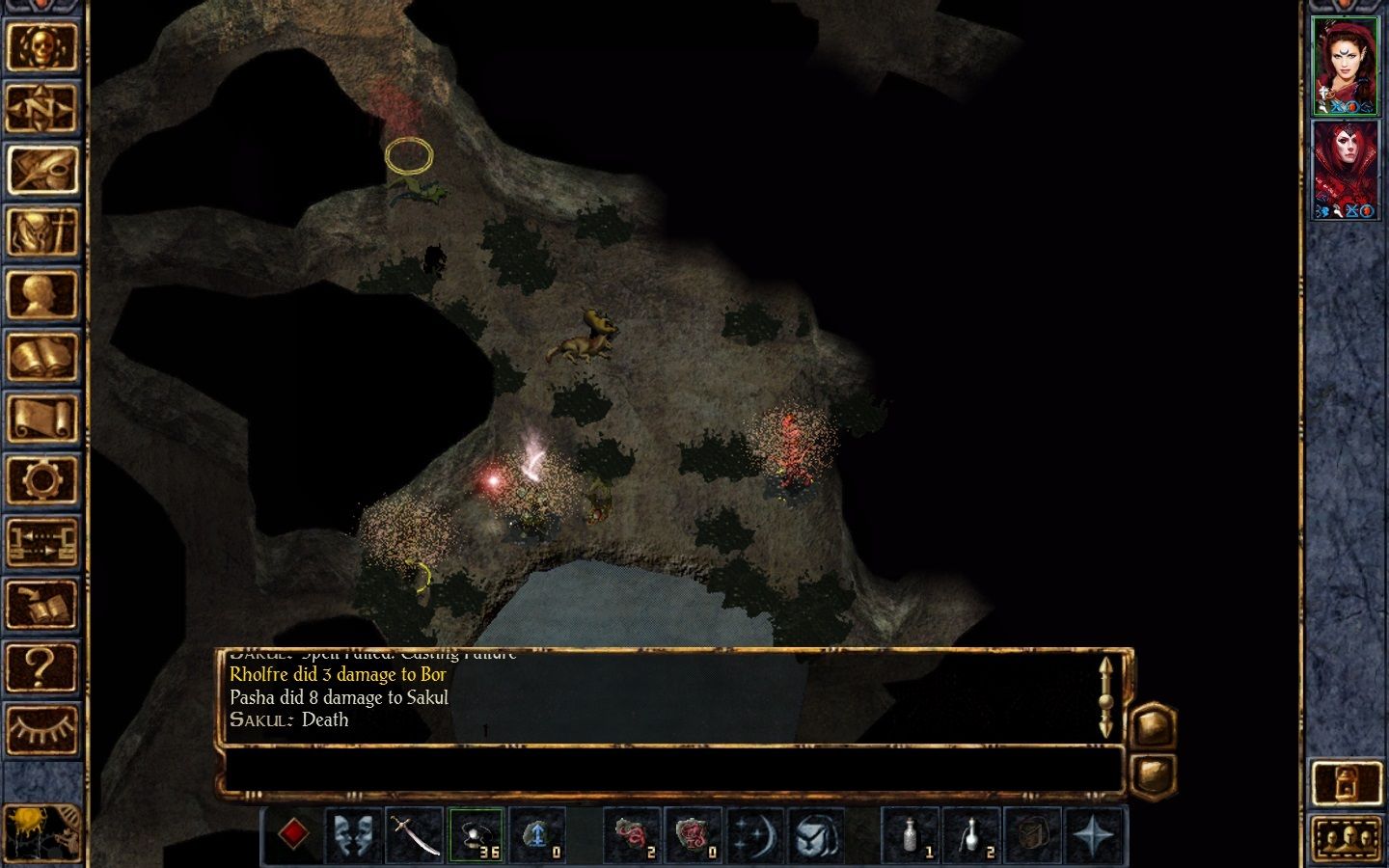Click the book with arrow button

41,605
